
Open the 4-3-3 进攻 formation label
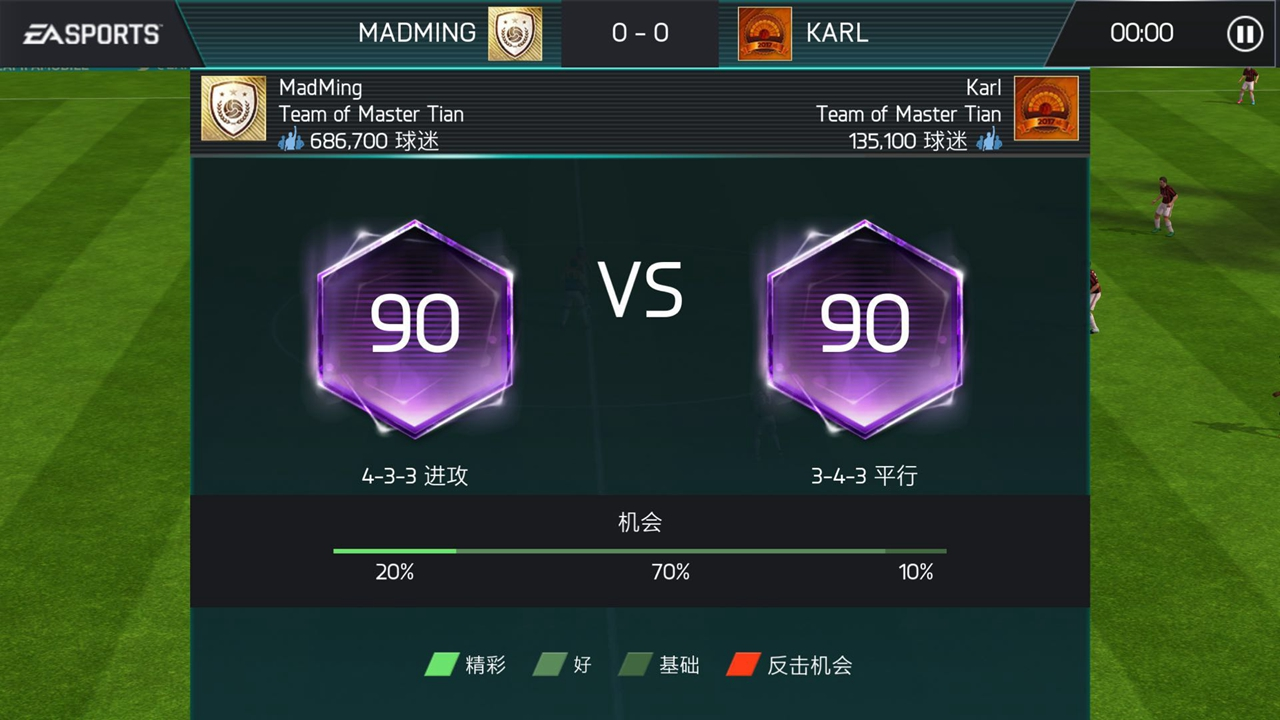coord(414,477)
